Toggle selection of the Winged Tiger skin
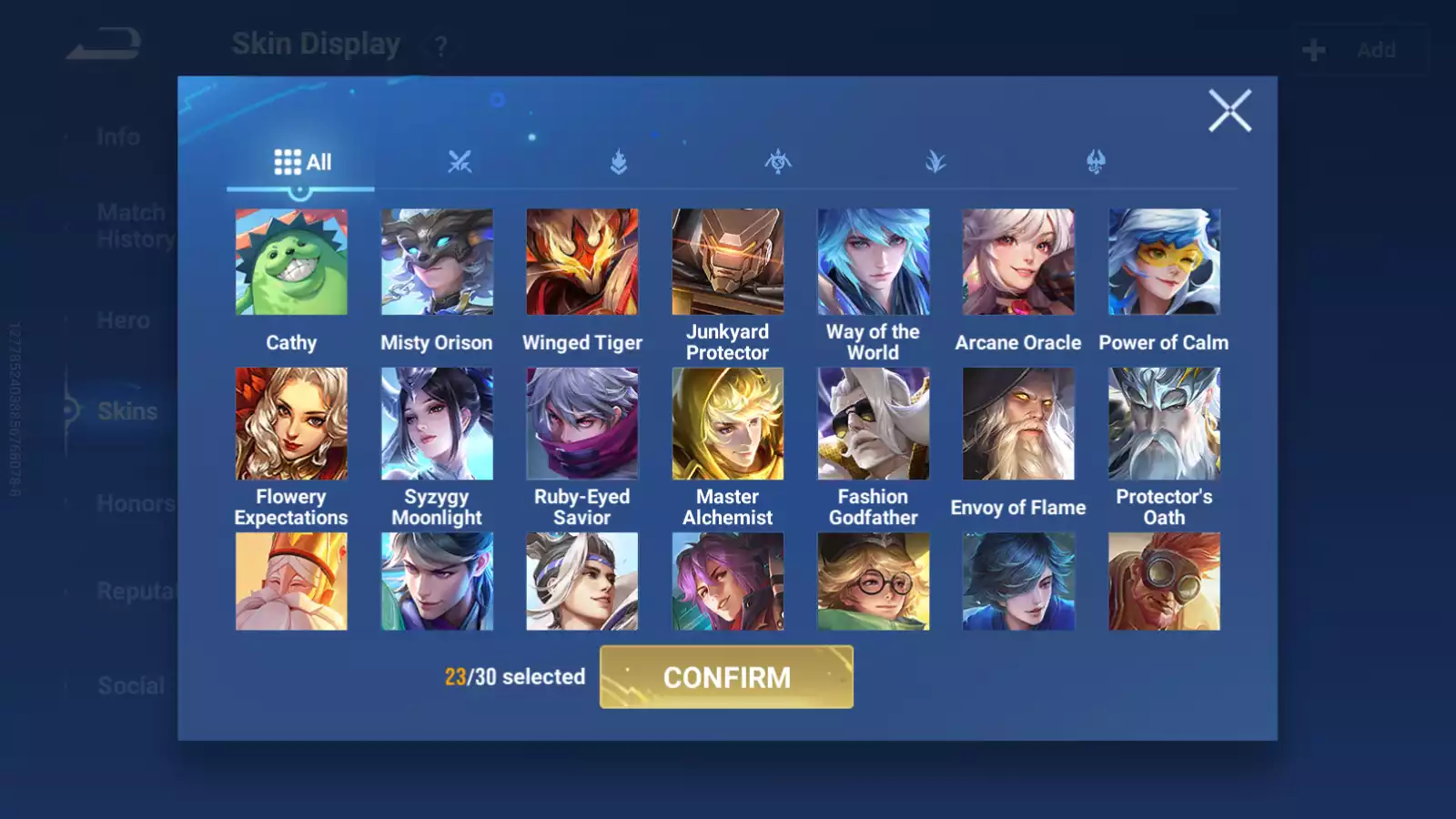The image size is (1456, 819). [x=581, y=261]
